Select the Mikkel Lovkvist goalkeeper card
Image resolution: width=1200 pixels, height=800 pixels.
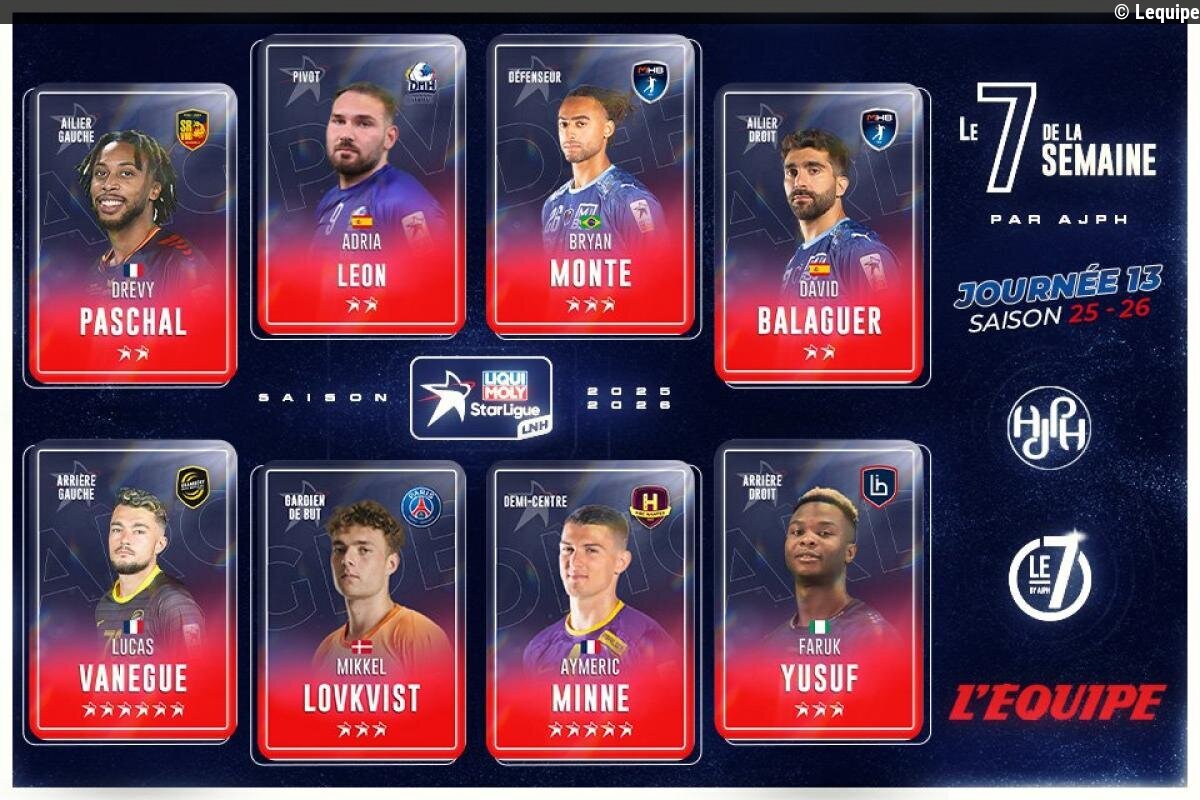point(361,610)
